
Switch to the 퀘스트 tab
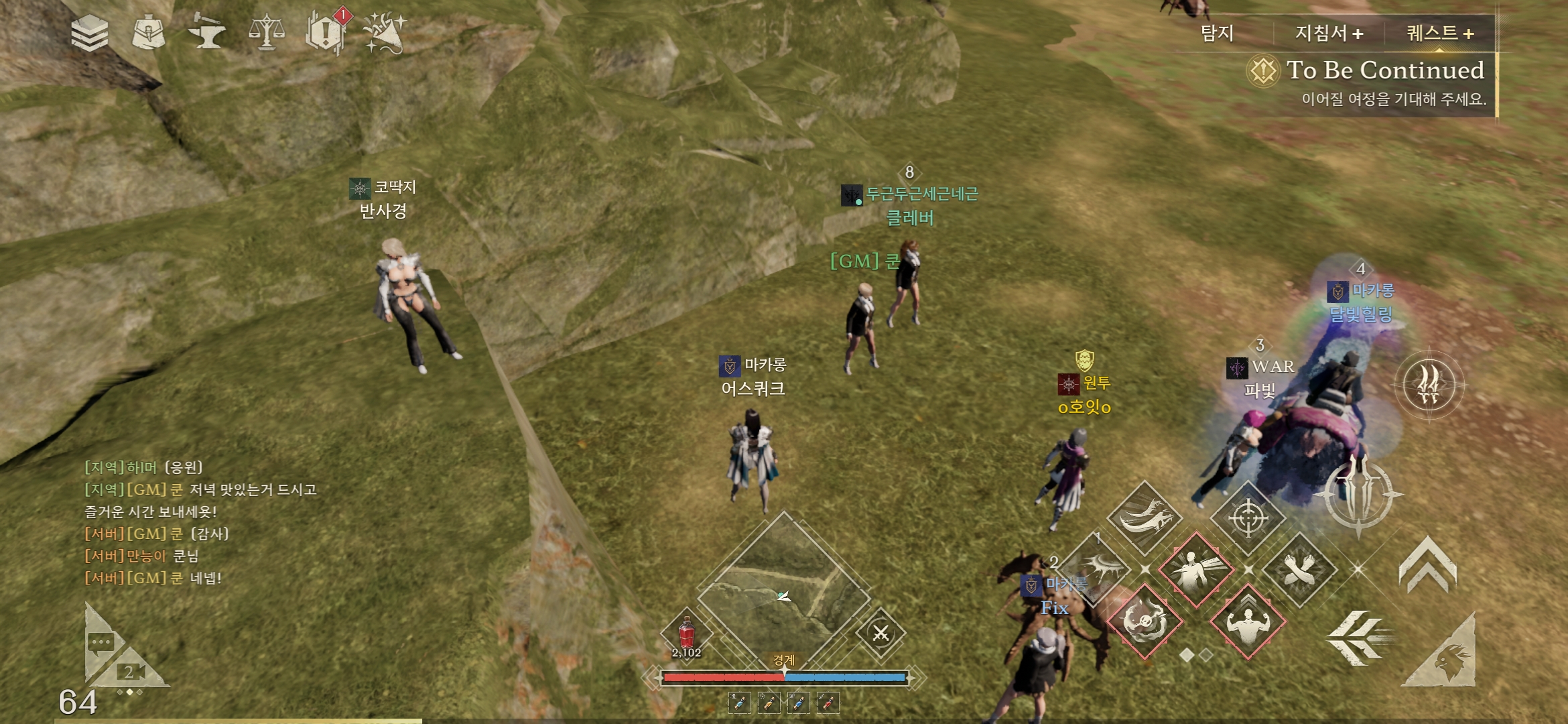pyautogui.click(x=1439, y=34)
